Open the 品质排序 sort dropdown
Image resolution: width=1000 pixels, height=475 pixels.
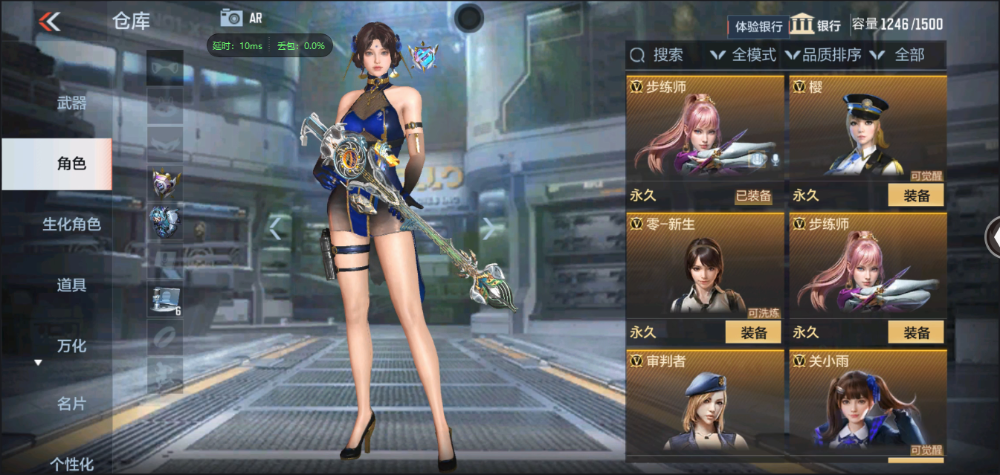pyautogui.click(x=824, y=55)
